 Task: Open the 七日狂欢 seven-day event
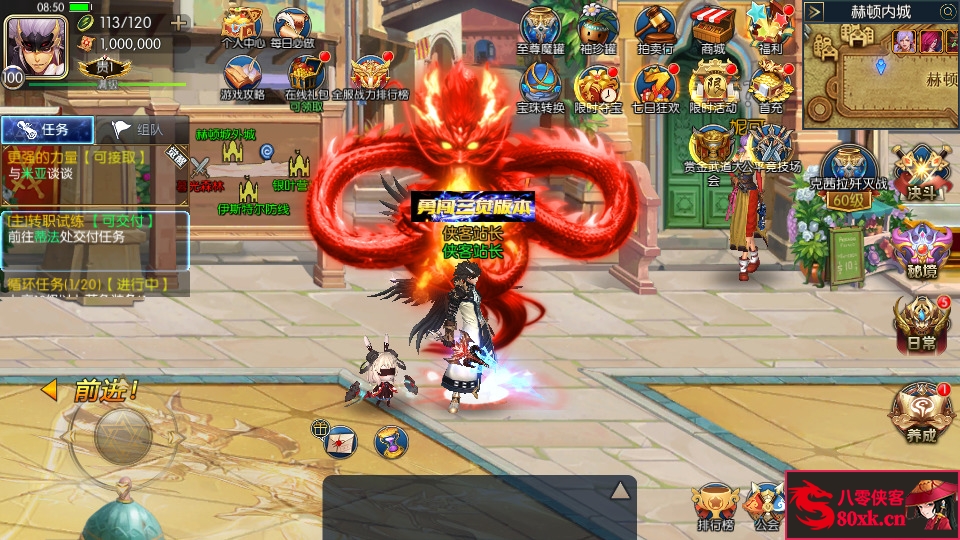click(x=656, y=87)
